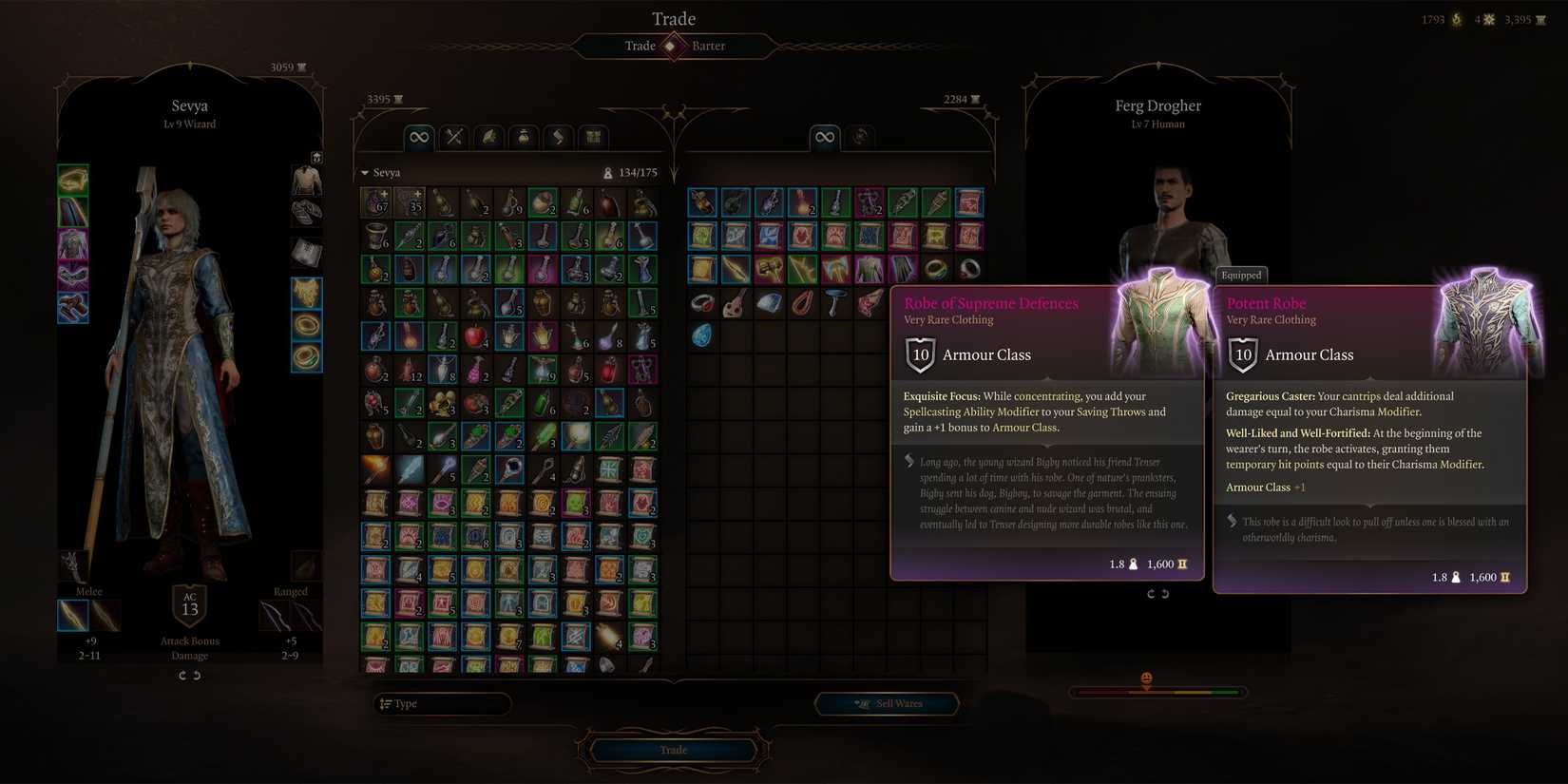
Task: Collapse the Sevya inventory section
Action: point(365,173)
